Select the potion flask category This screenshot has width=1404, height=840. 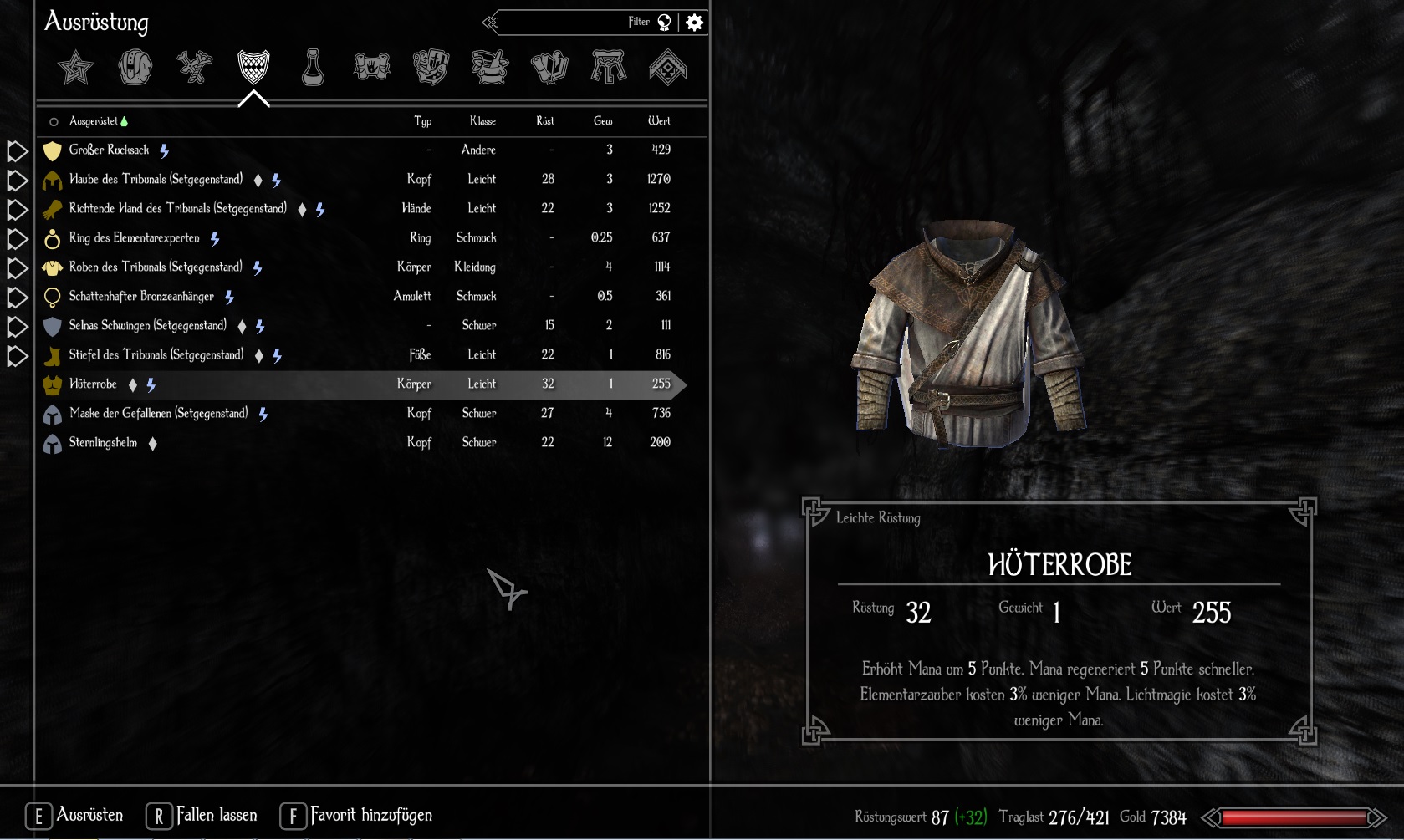tap(313, 68)
